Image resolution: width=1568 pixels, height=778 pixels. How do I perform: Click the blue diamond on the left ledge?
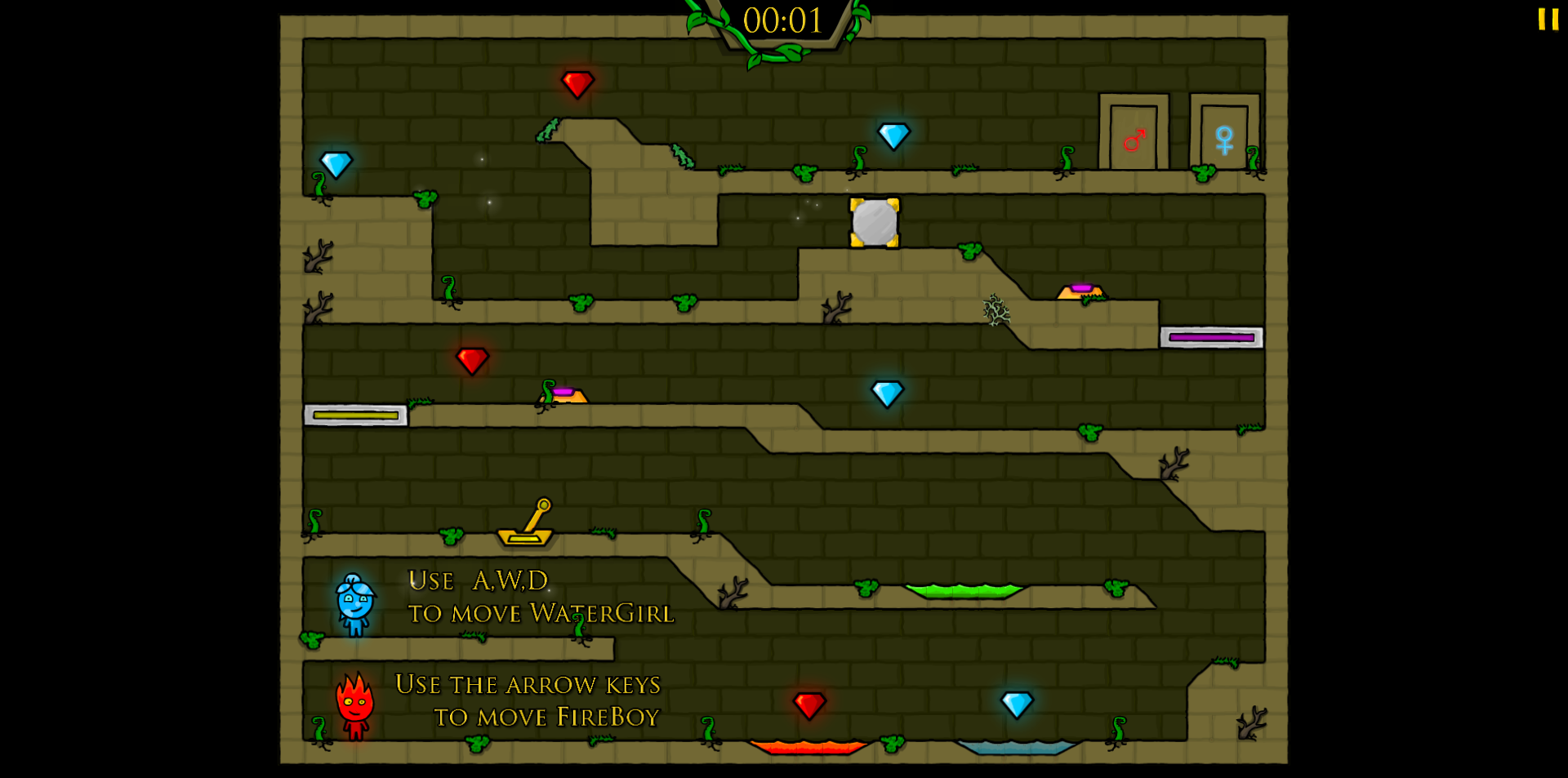[x=337, y=163]
